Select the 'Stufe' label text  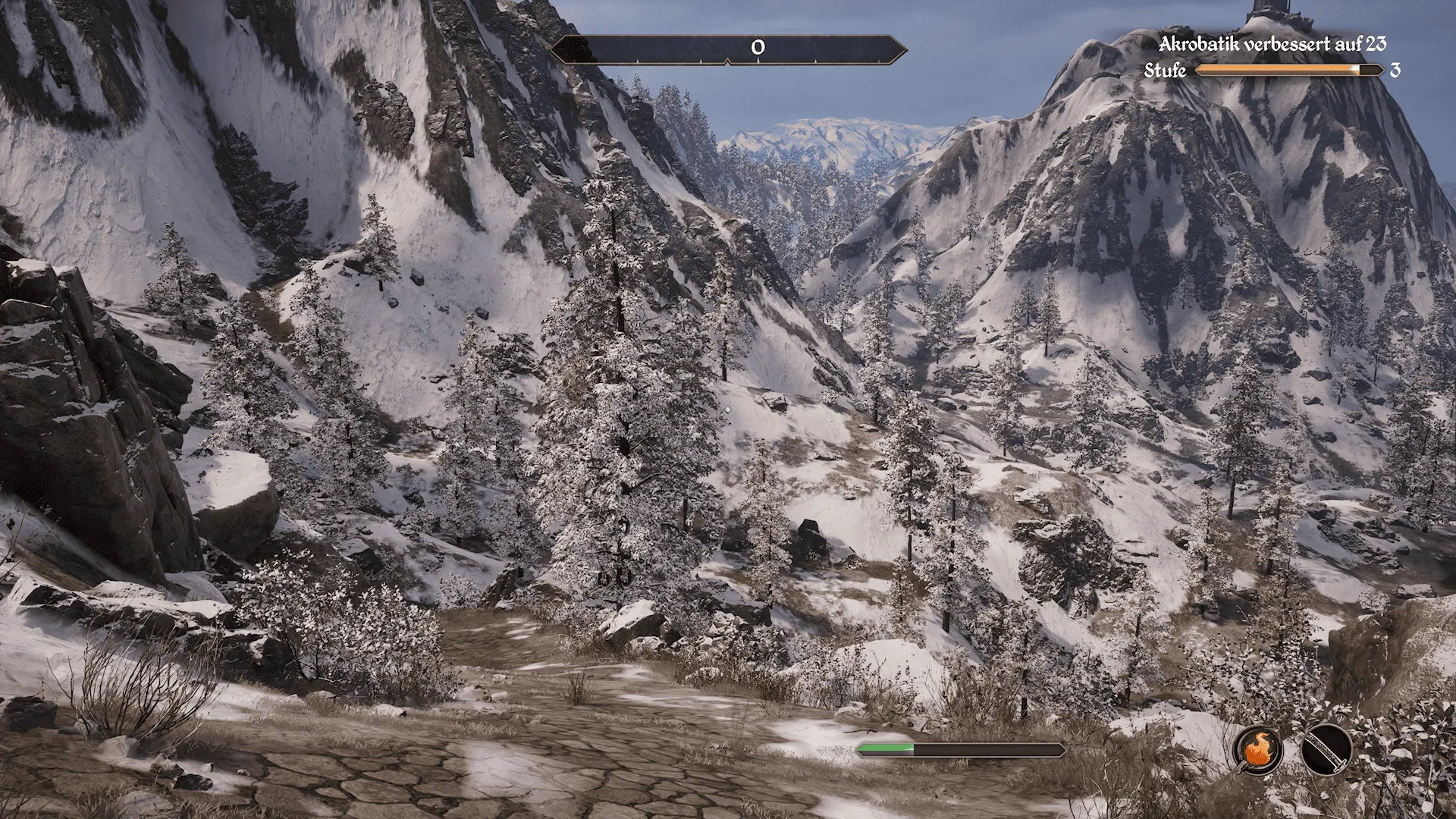click(x=1166, y=71)
